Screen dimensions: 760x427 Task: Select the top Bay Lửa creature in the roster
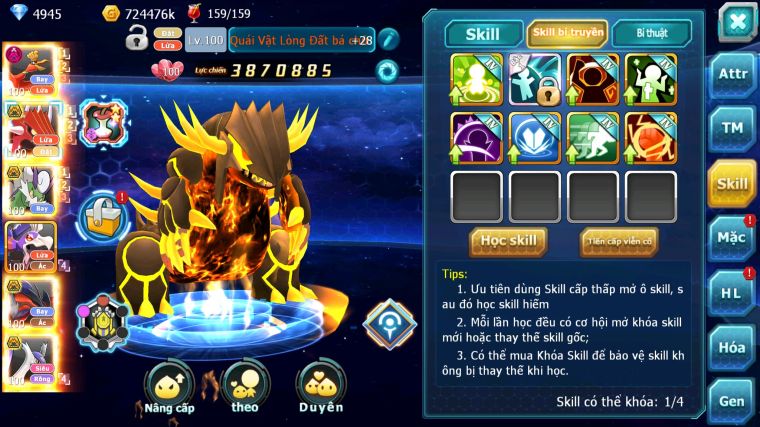(26, 70)
